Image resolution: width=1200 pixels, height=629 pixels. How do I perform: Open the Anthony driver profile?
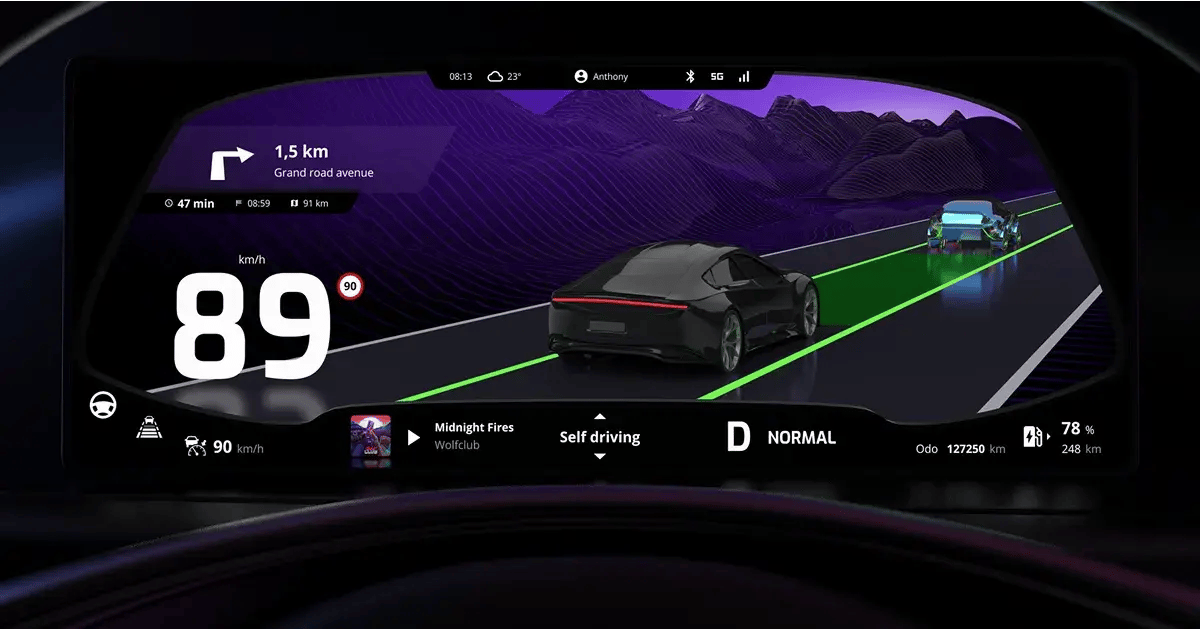point(602,76)
